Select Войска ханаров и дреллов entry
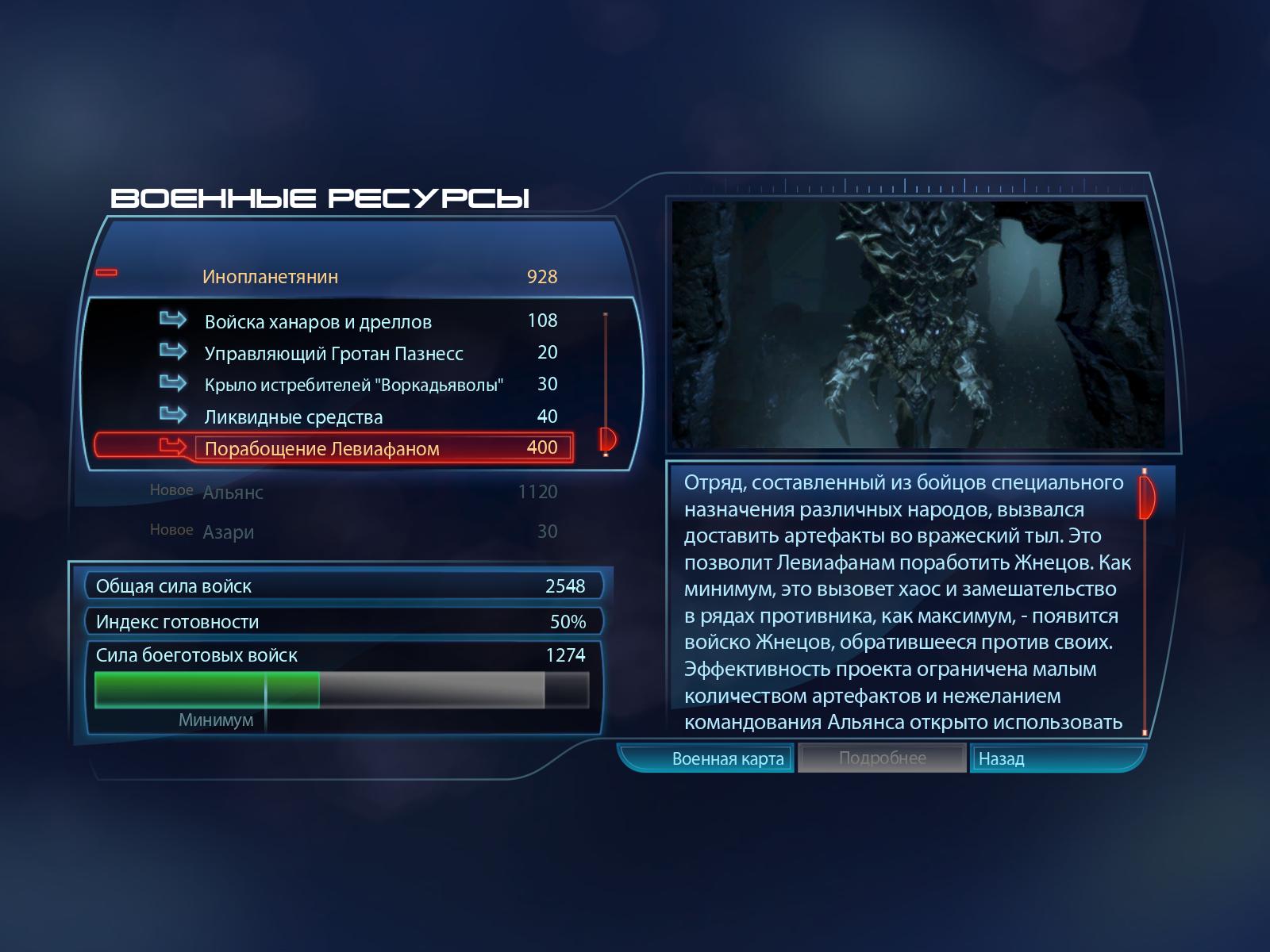Image resolution: width=1270 pixels, height=952 pixels. [x=317, y=322]
